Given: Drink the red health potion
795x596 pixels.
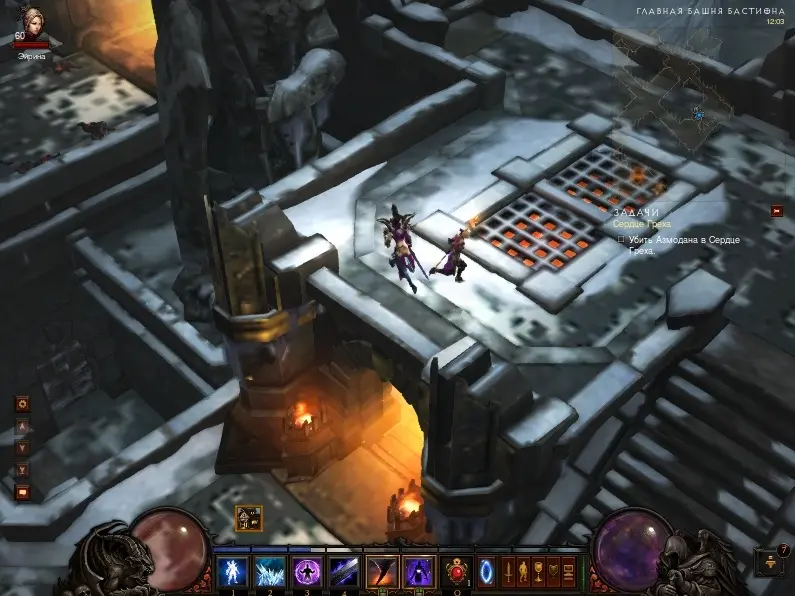Looking at the screenshot, I should point(459,572).
